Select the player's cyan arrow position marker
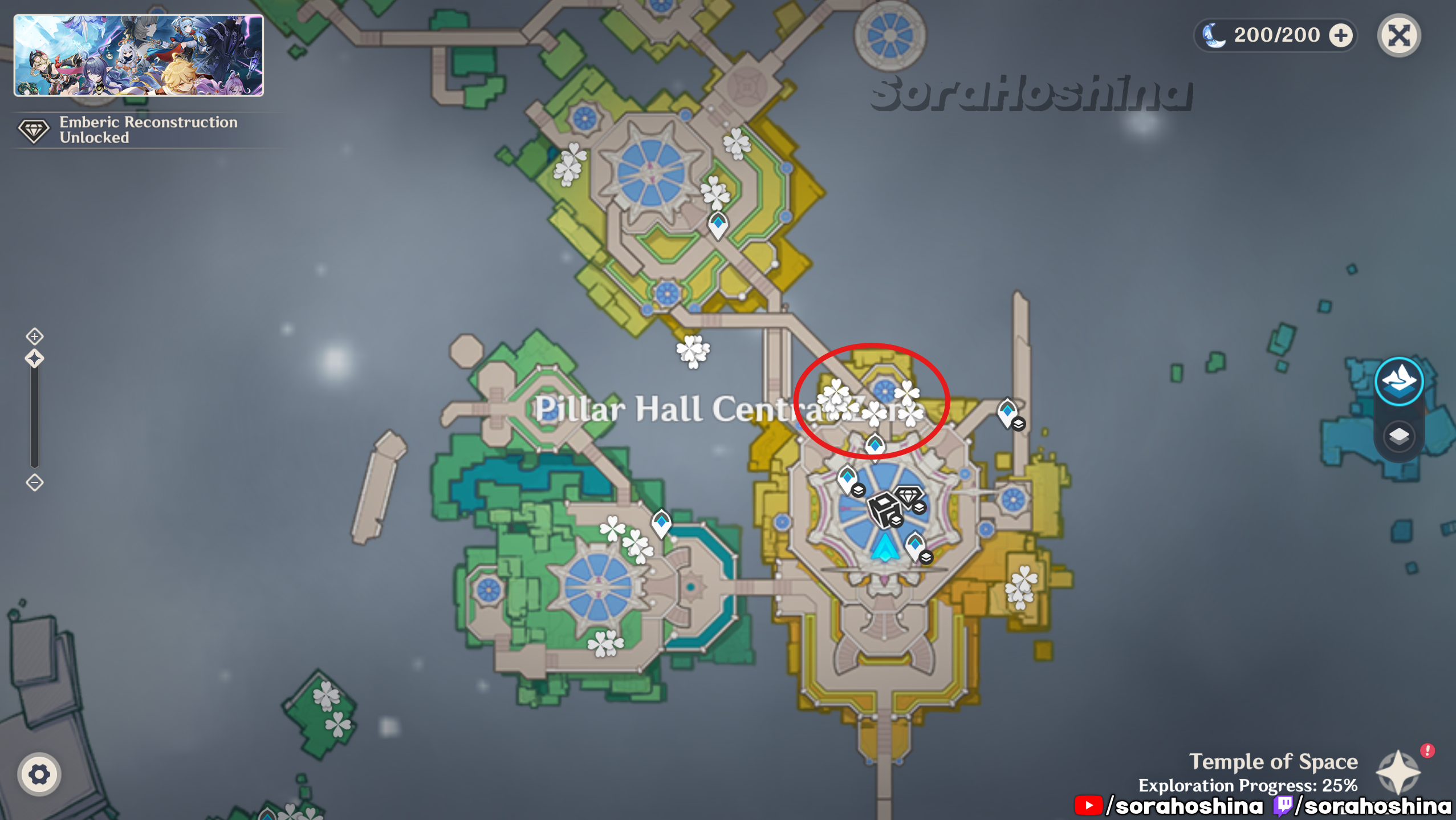The width and height of the screenshot is (1456, 820). tap(885, 547)
